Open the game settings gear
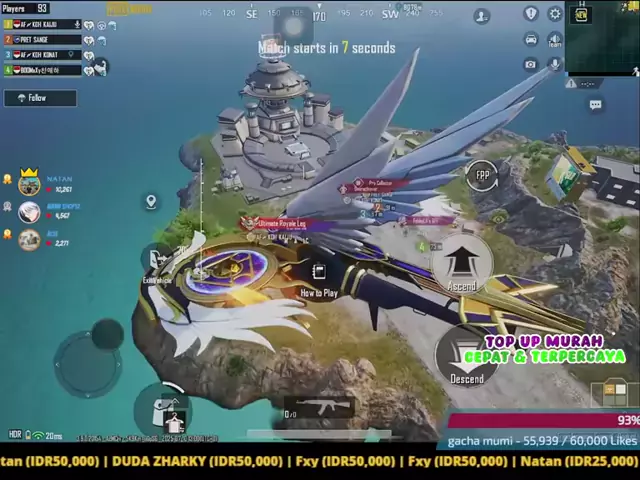This screenshot has width=640, height=480. 555,14
